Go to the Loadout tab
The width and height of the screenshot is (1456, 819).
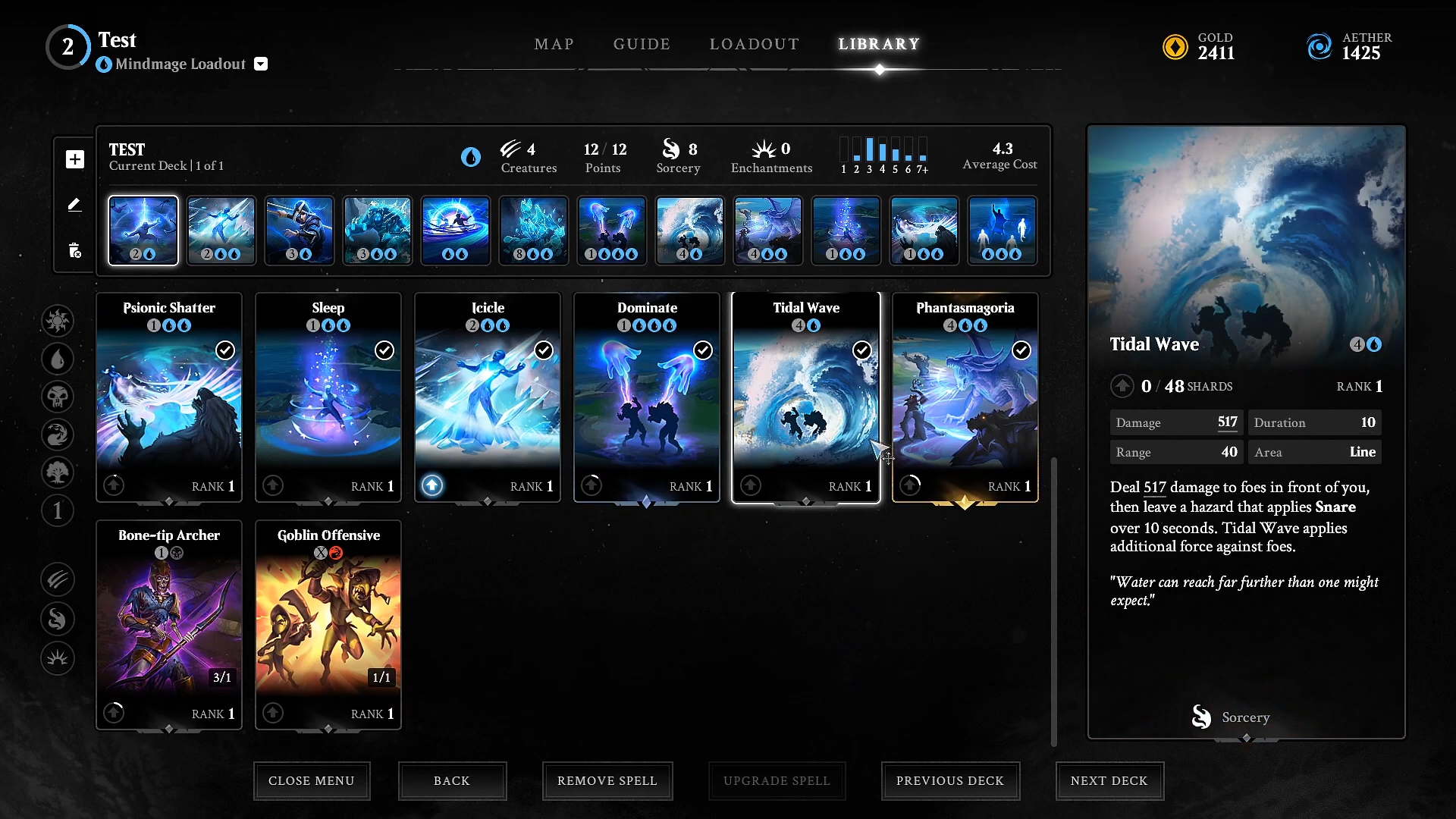coord(754,44)
